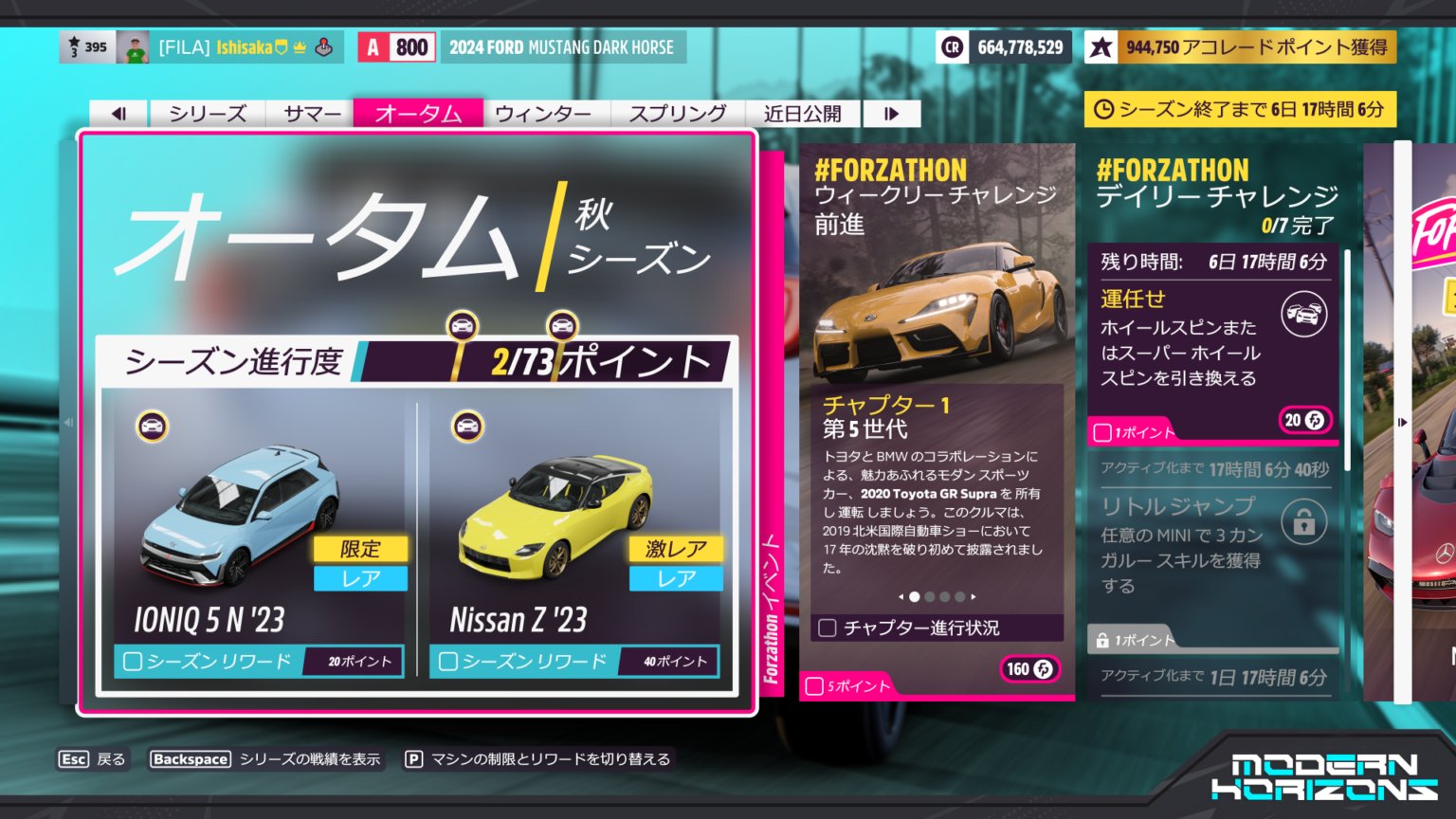The width and height of the screenshot is (1456, 819).
Task: Expand the right edge panel arrow
Action: 1404,423
